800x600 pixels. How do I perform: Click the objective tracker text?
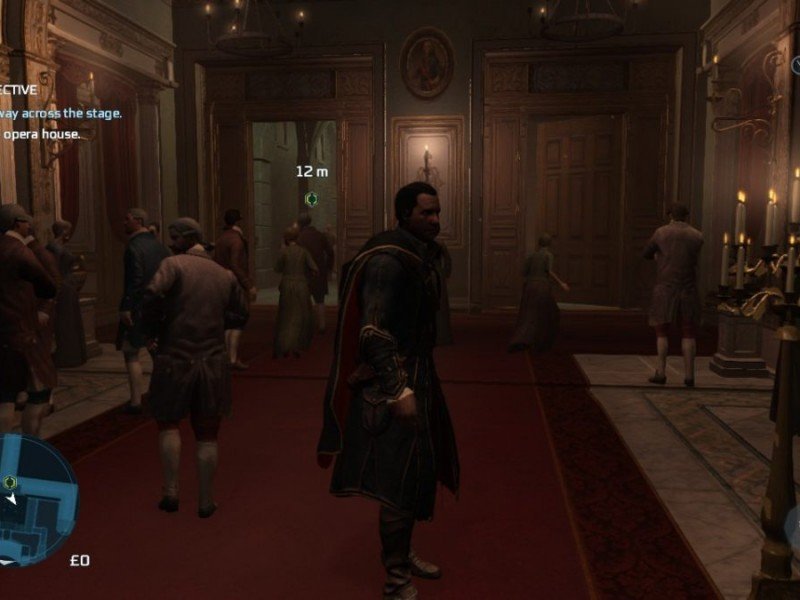(60, 113)
